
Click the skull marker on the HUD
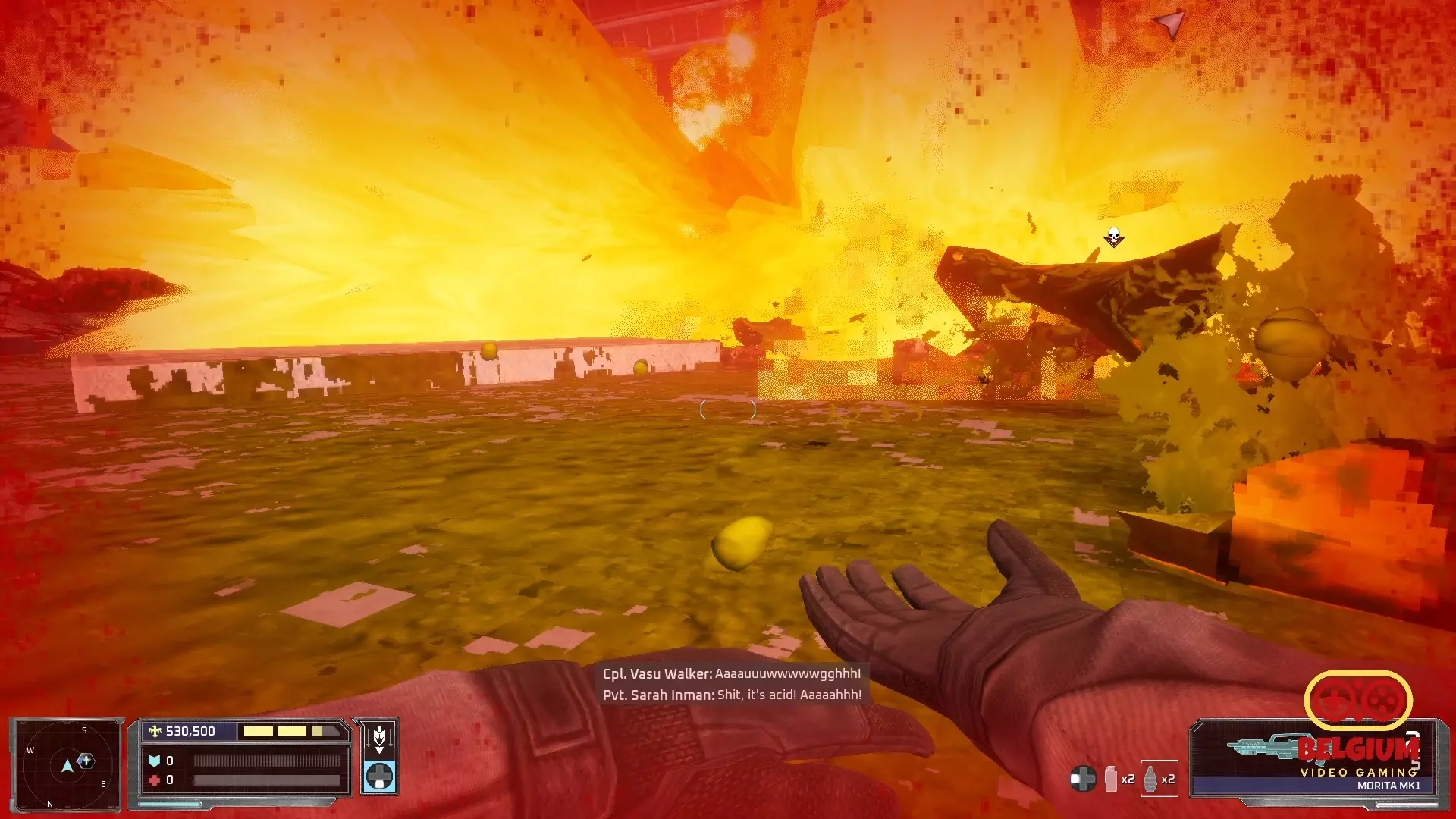(x=1113, y=237)
